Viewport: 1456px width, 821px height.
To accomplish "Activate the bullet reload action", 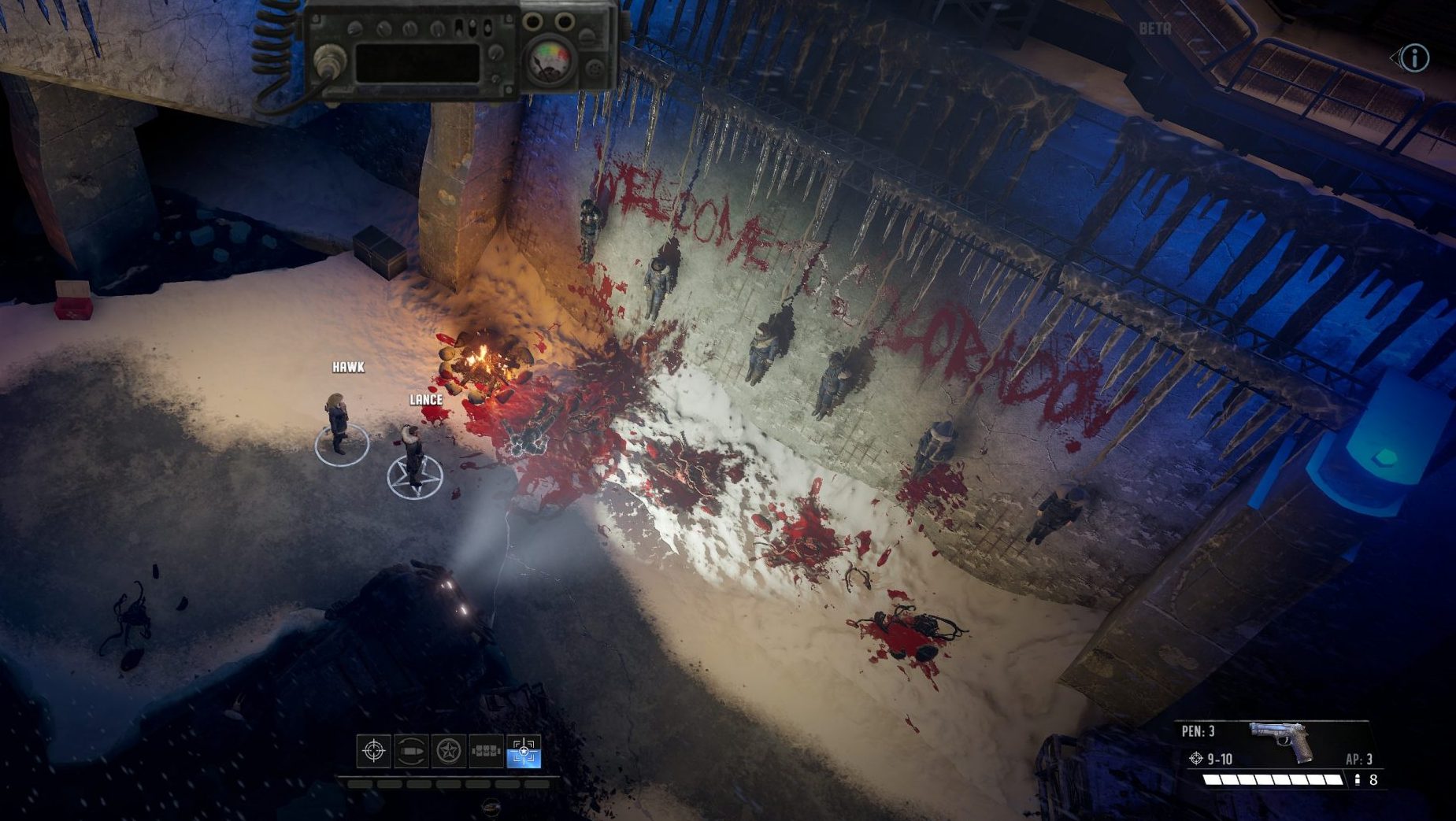I will (x=411, y=751).
